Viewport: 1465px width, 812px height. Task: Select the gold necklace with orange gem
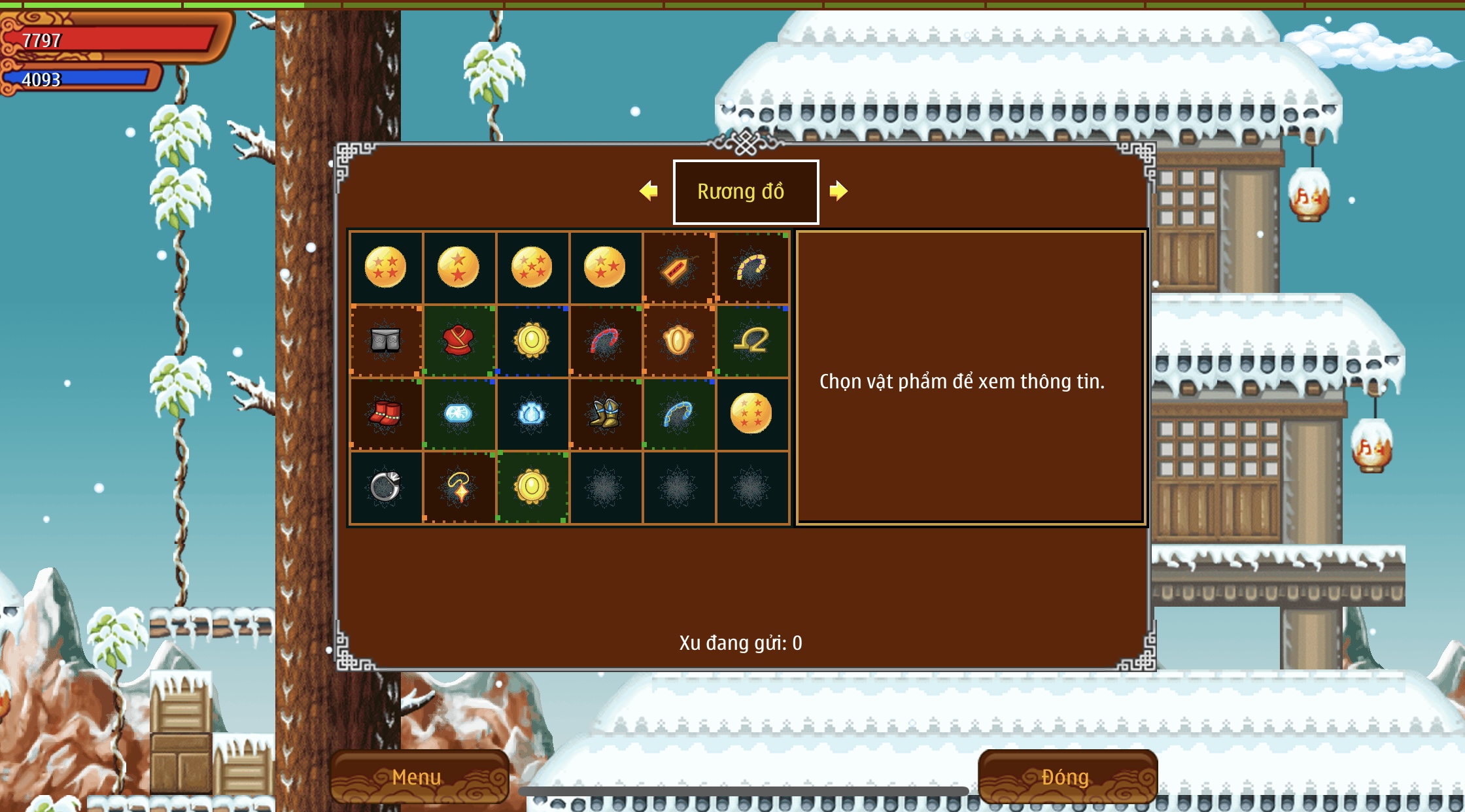click(x=458, y=487)
